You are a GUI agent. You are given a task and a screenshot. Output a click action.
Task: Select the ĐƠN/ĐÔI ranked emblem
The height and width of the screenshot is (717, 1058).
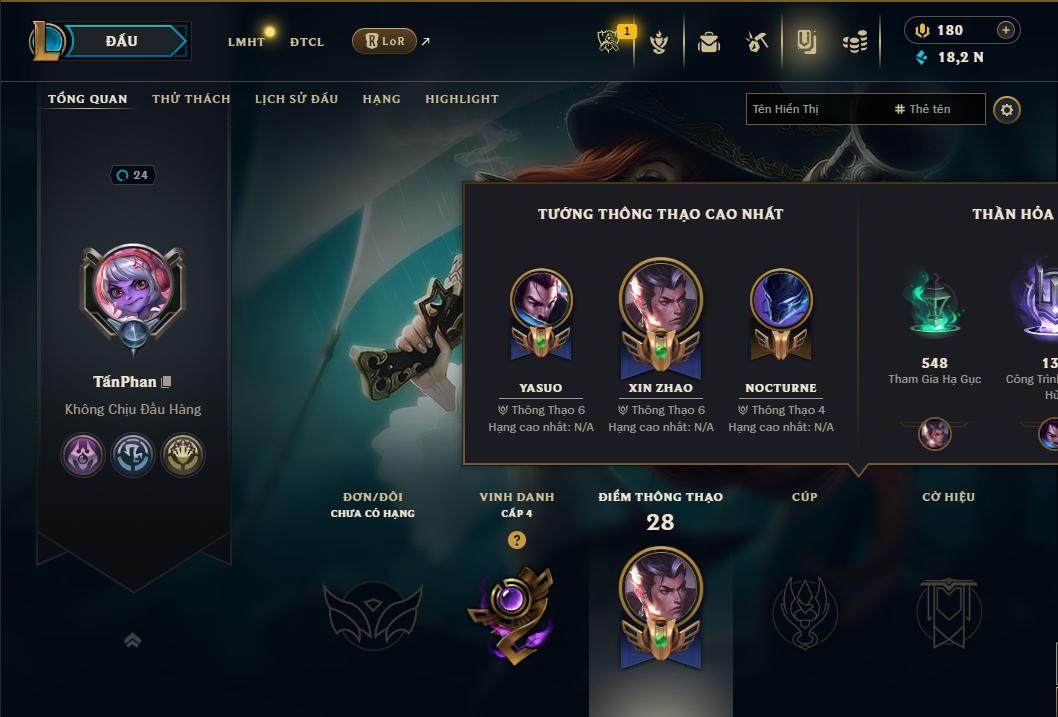click(371, 610)
